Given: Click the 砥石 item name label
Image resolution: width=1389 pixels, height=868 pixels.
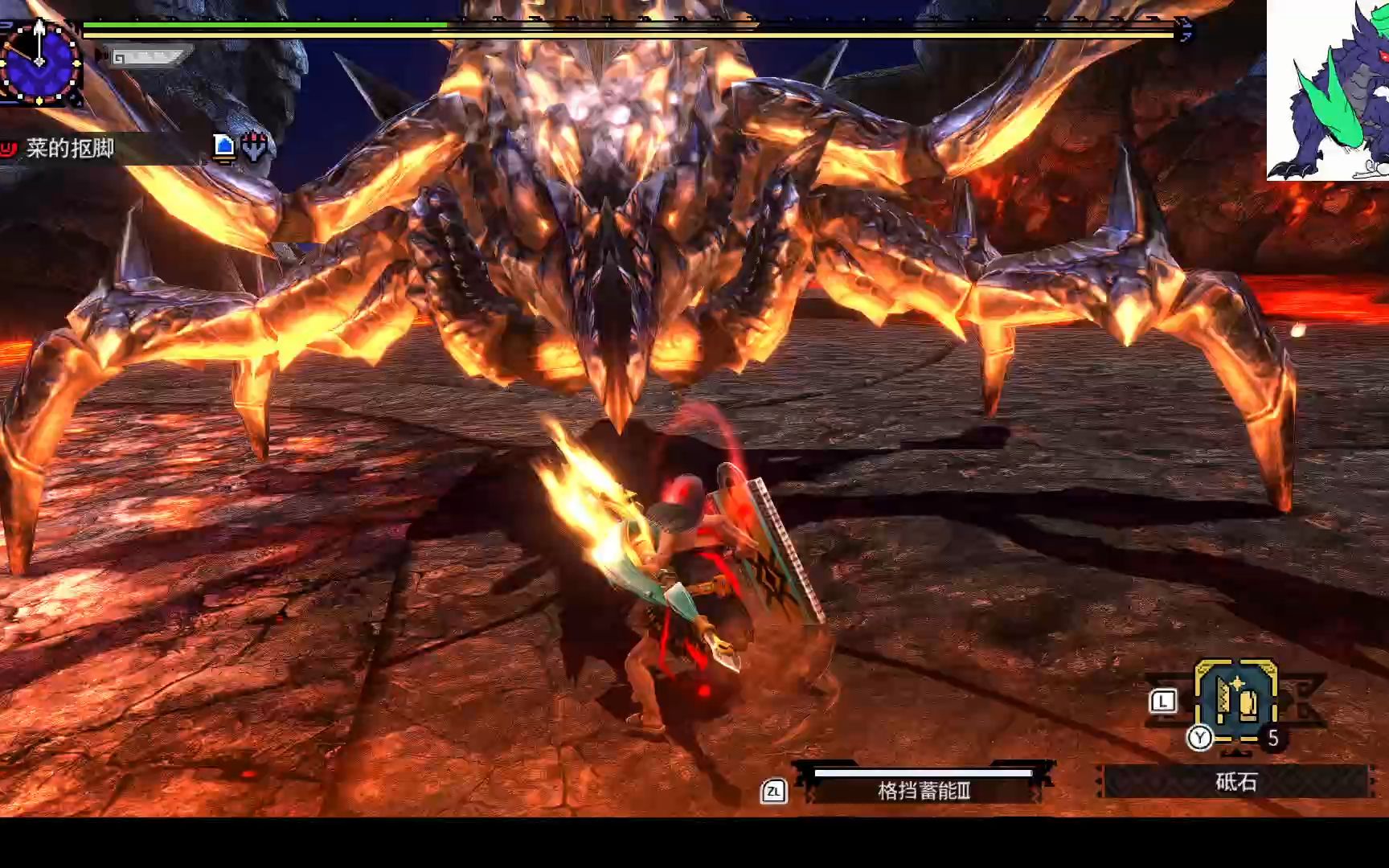Looking at the screenshot, I should pos(1235,782).
